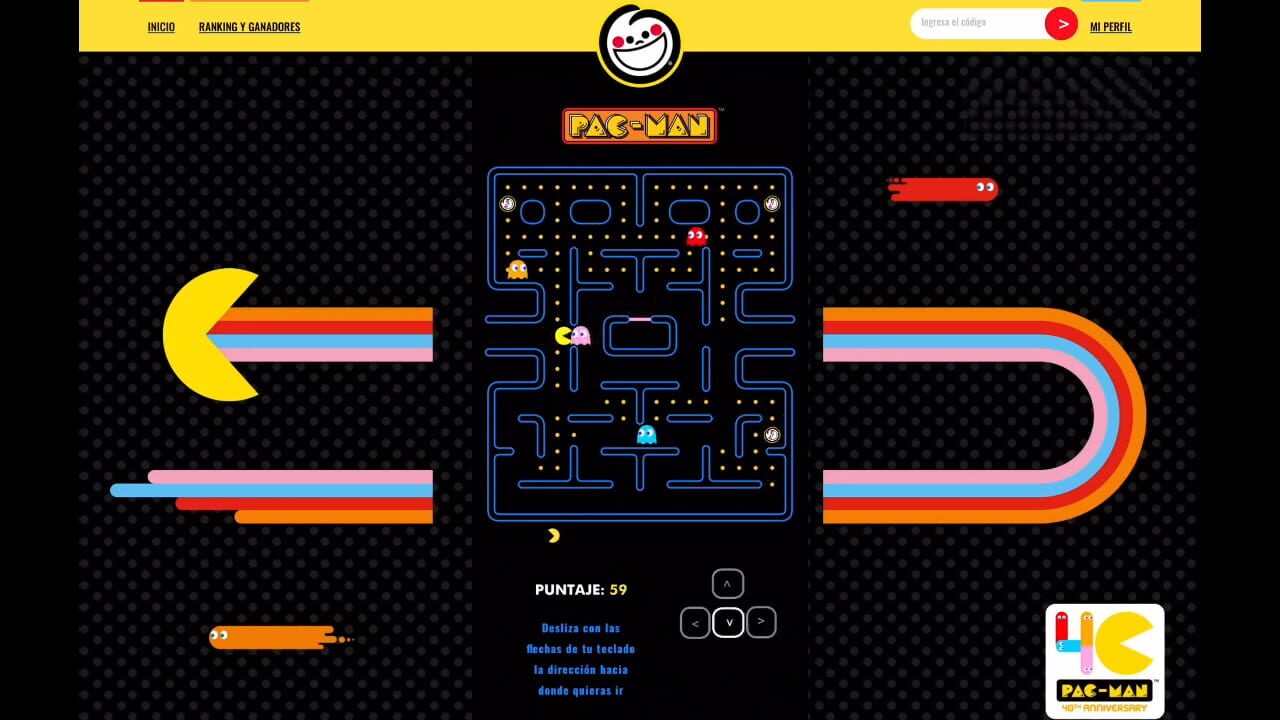Click the cyan ghost Inky near maze bottom

pos(645,434)
